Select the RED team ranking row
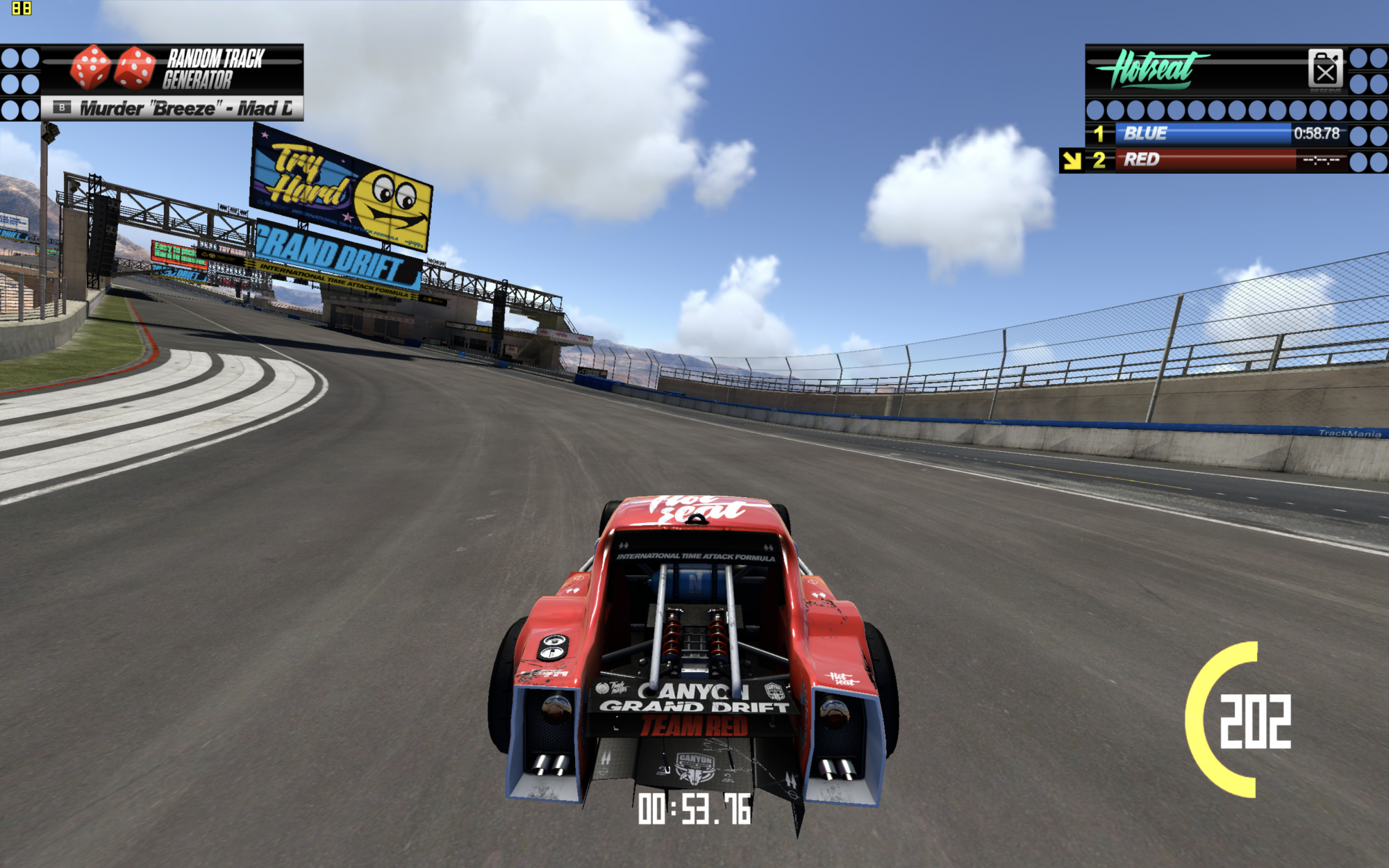Screen dimensions: 1389x868 (x=1215, y=160)
